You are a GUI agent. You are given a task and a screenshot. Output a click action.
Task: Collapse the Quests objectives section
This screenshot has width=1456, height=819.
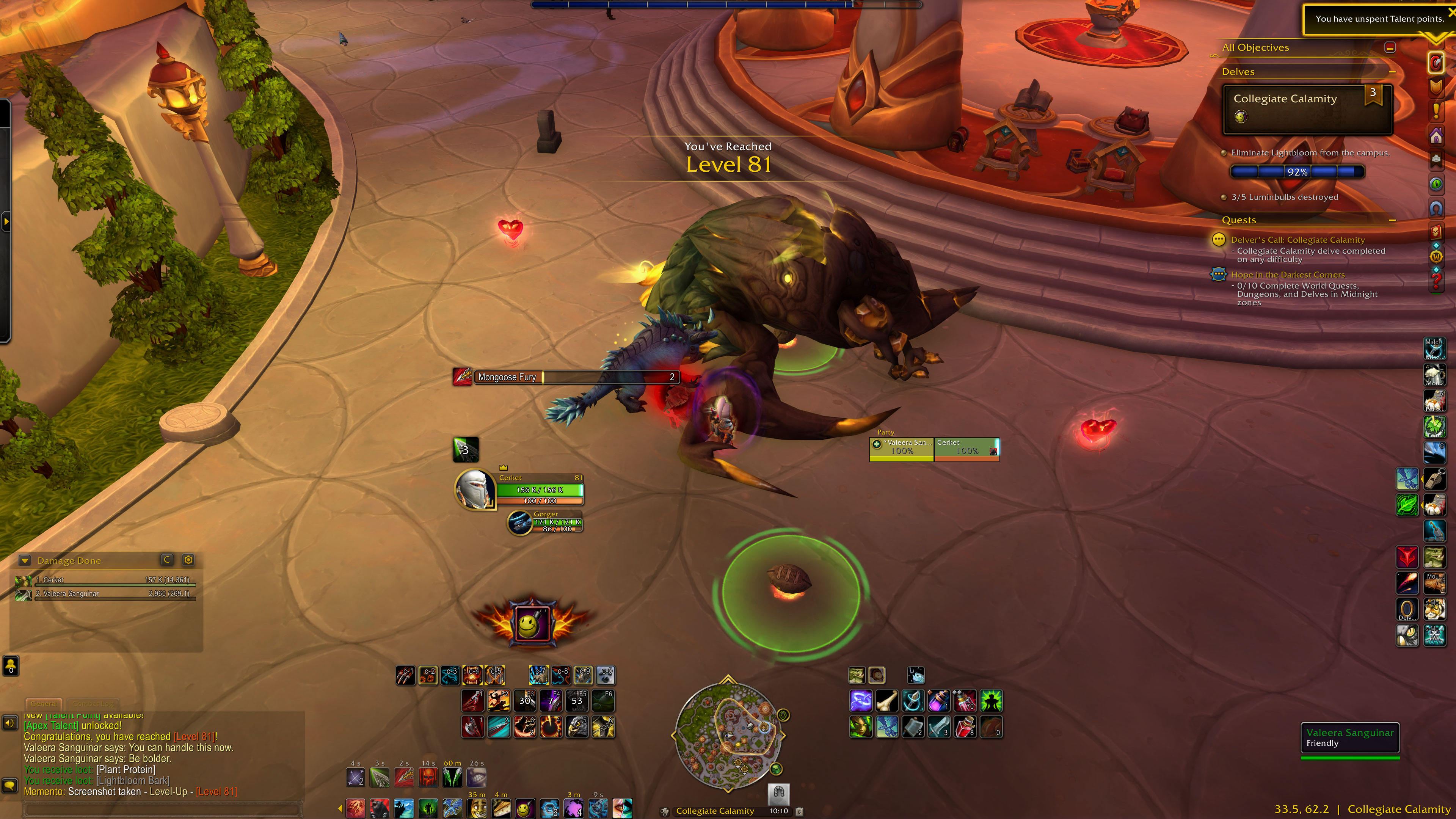(1392, 220)
